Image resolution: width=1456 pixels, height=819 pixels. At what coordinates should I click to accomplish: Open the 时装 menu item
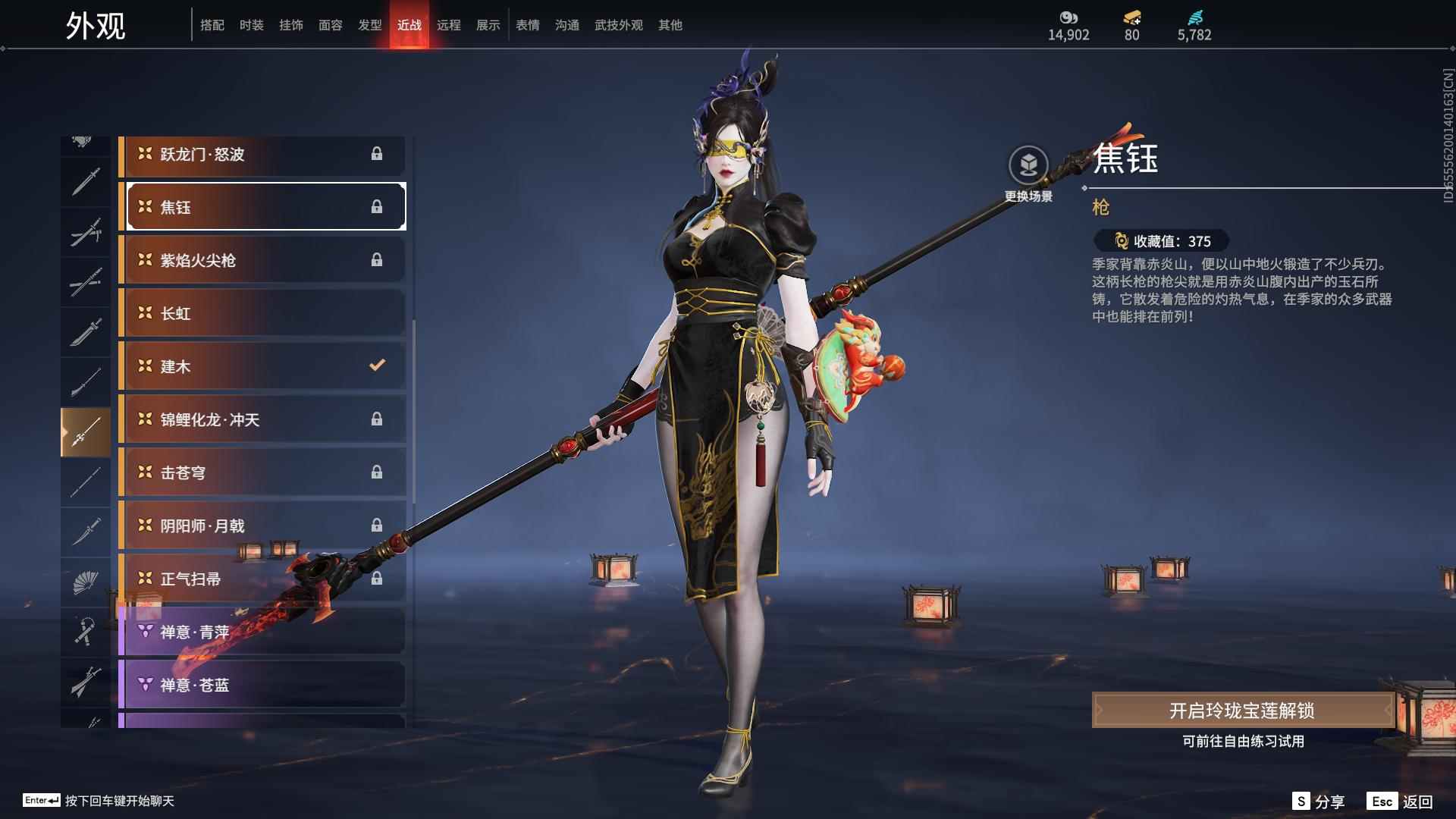point(252,24)
